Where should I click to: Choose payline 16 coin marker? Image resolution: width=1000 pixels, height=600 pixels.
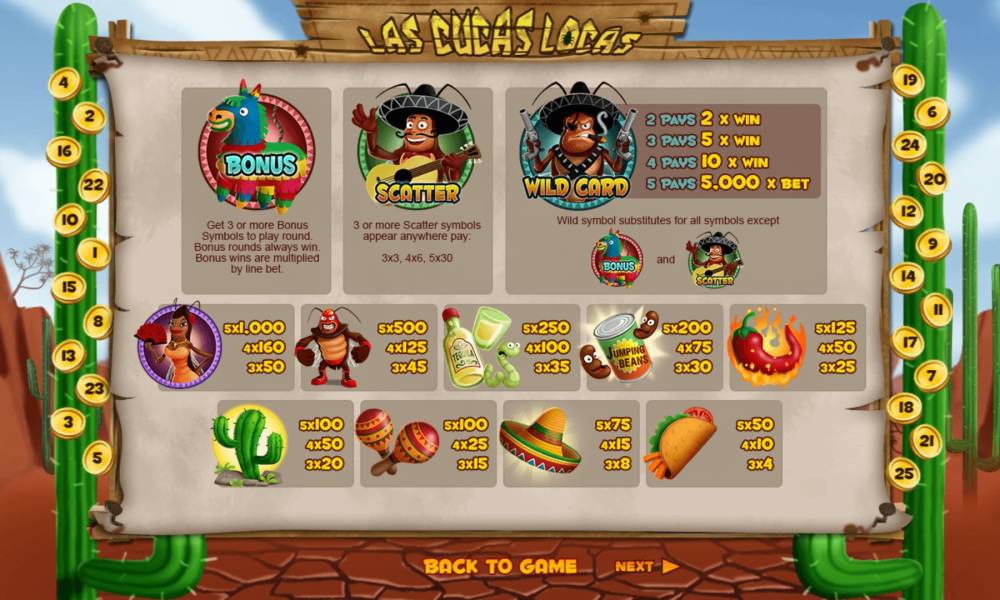point(63,151)
